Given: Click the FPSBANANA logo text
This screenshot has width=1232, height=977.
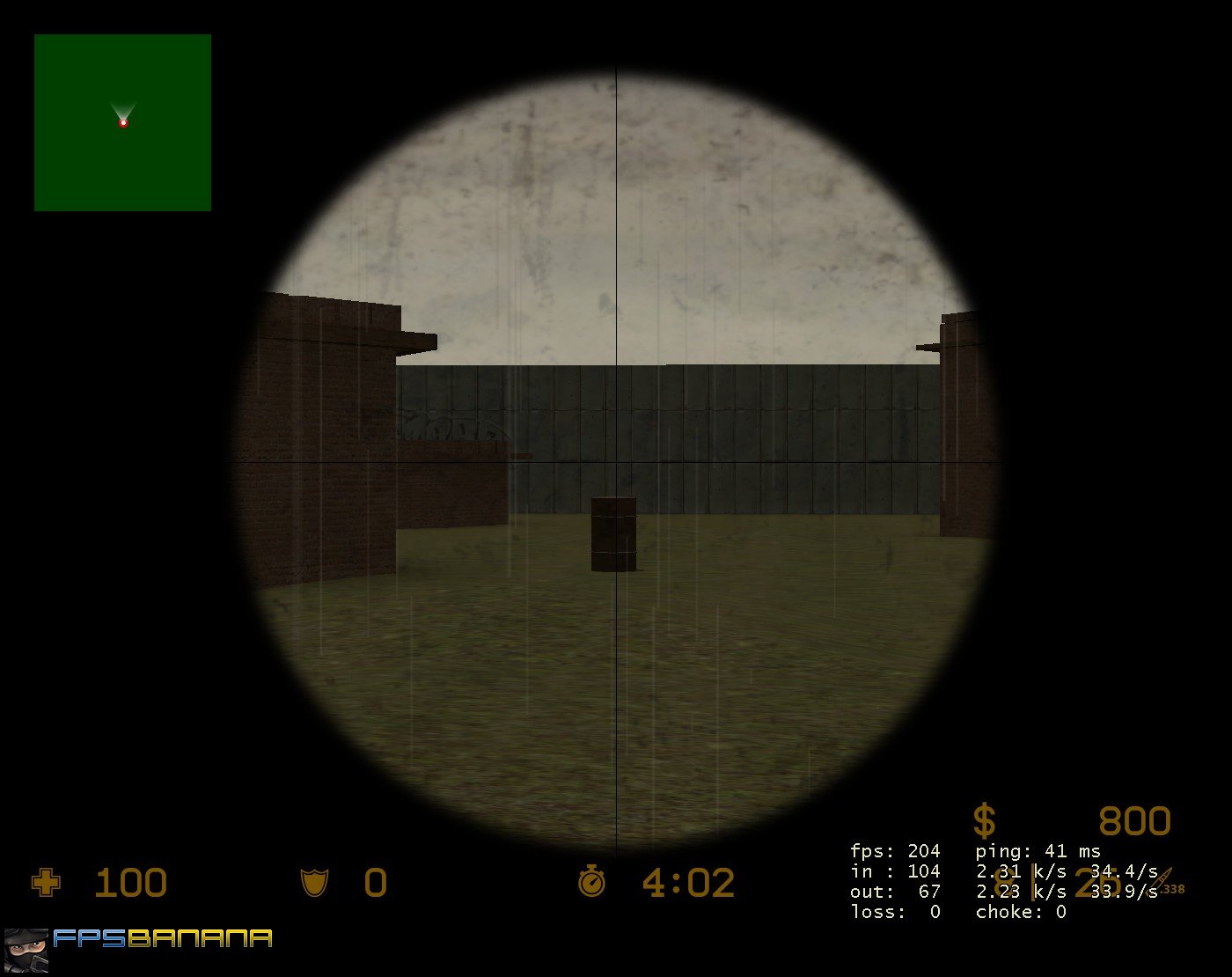Looking at the screenshot, I should [x=161, y=938].
